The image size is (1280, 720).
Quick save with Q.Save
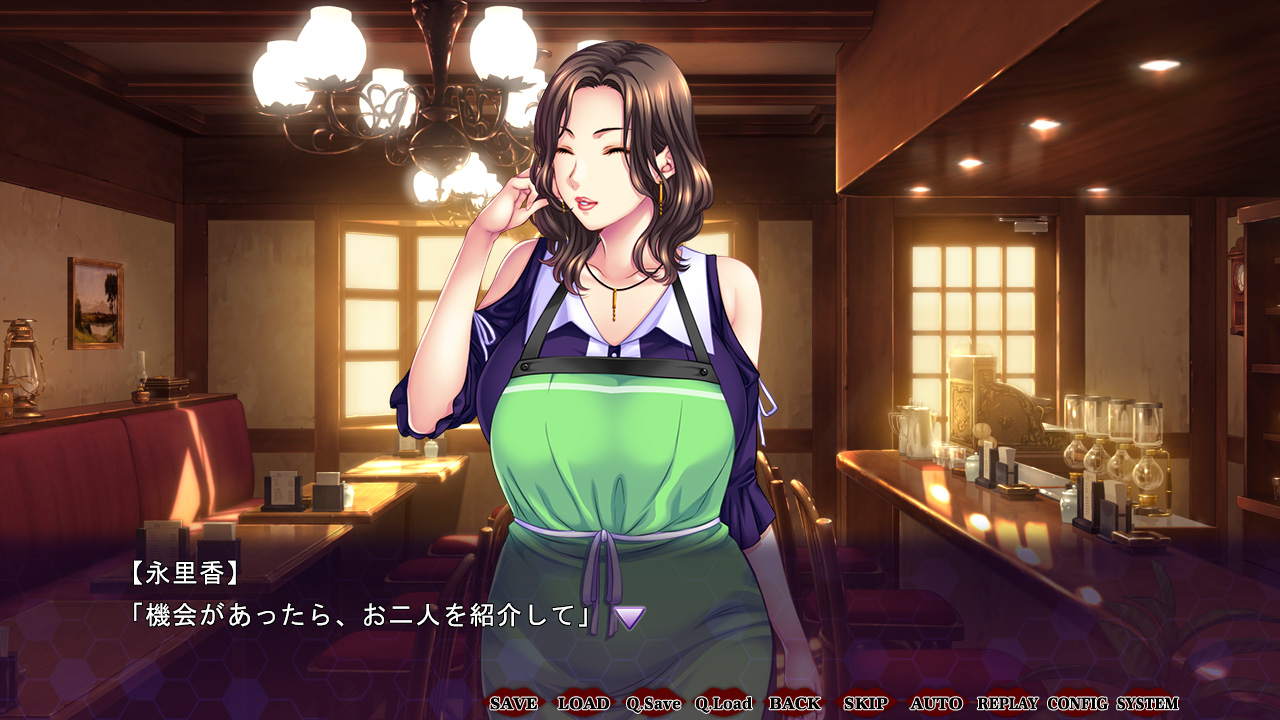coord(653,703)
